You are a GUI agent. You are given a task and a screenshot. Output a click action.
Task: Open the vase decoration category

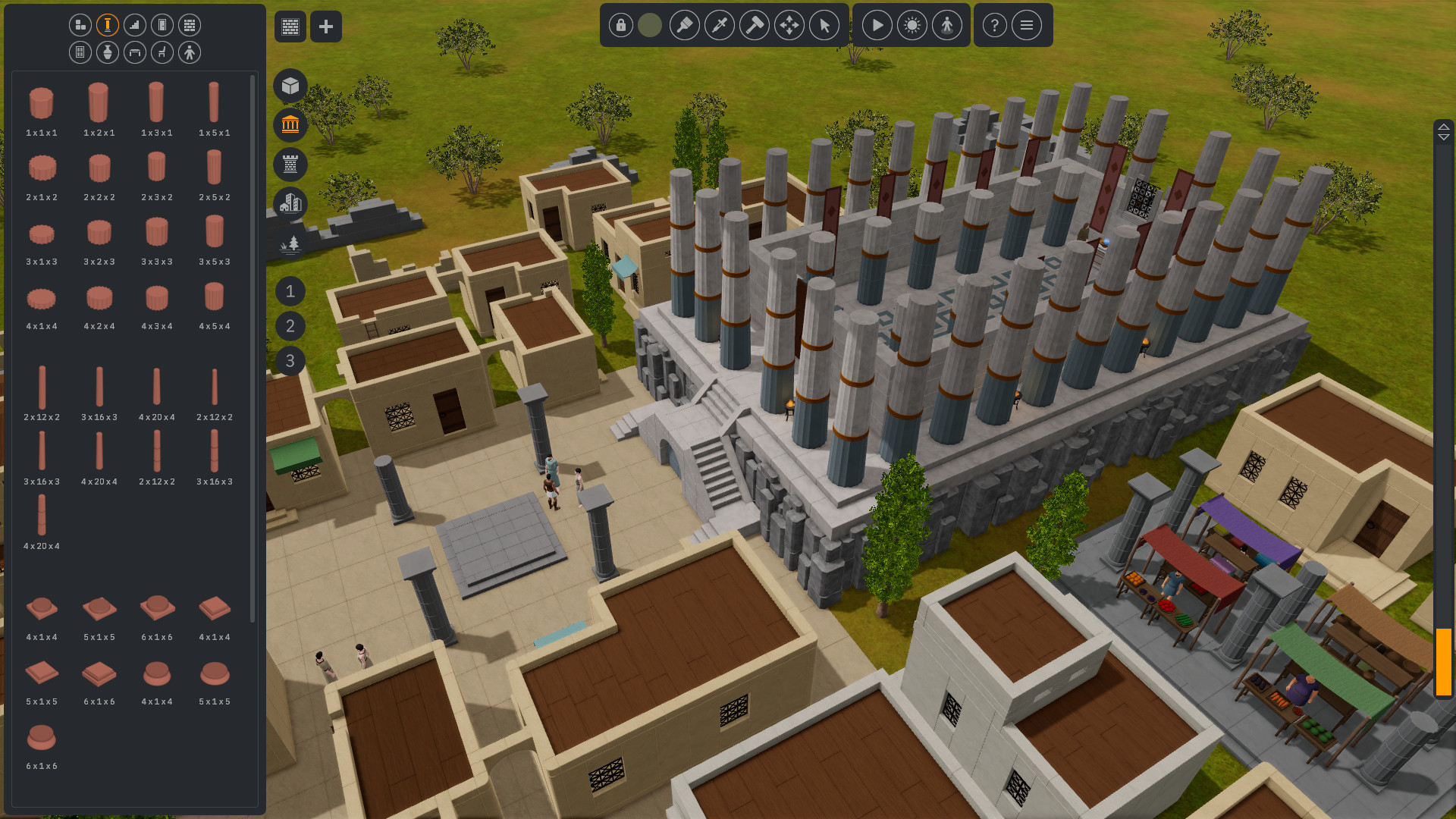(107, 52)
